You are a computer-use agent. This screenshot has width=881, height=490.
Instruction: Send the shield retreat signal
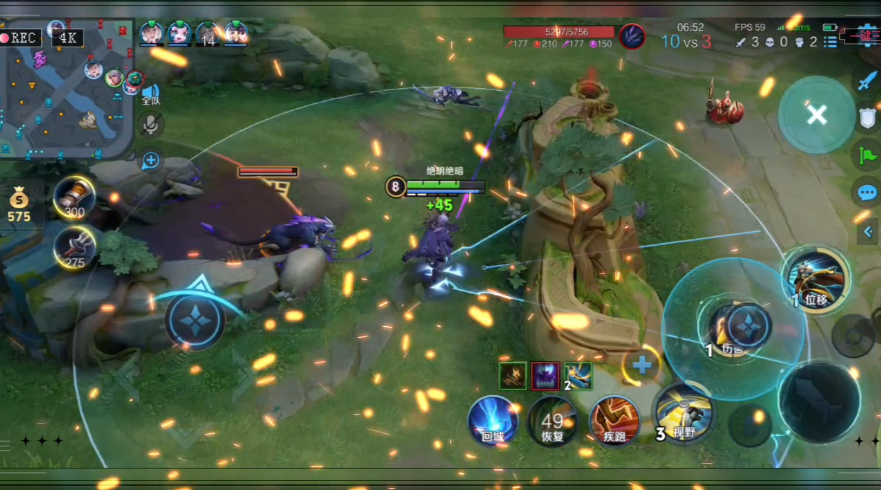pos(866,118)
